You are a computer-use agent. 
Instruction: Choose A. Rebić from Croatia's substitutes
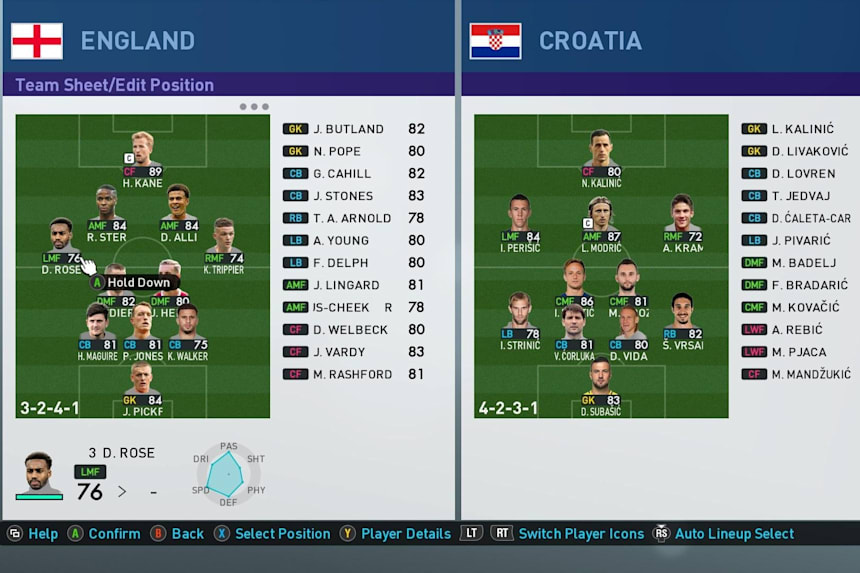coord(797,330)
